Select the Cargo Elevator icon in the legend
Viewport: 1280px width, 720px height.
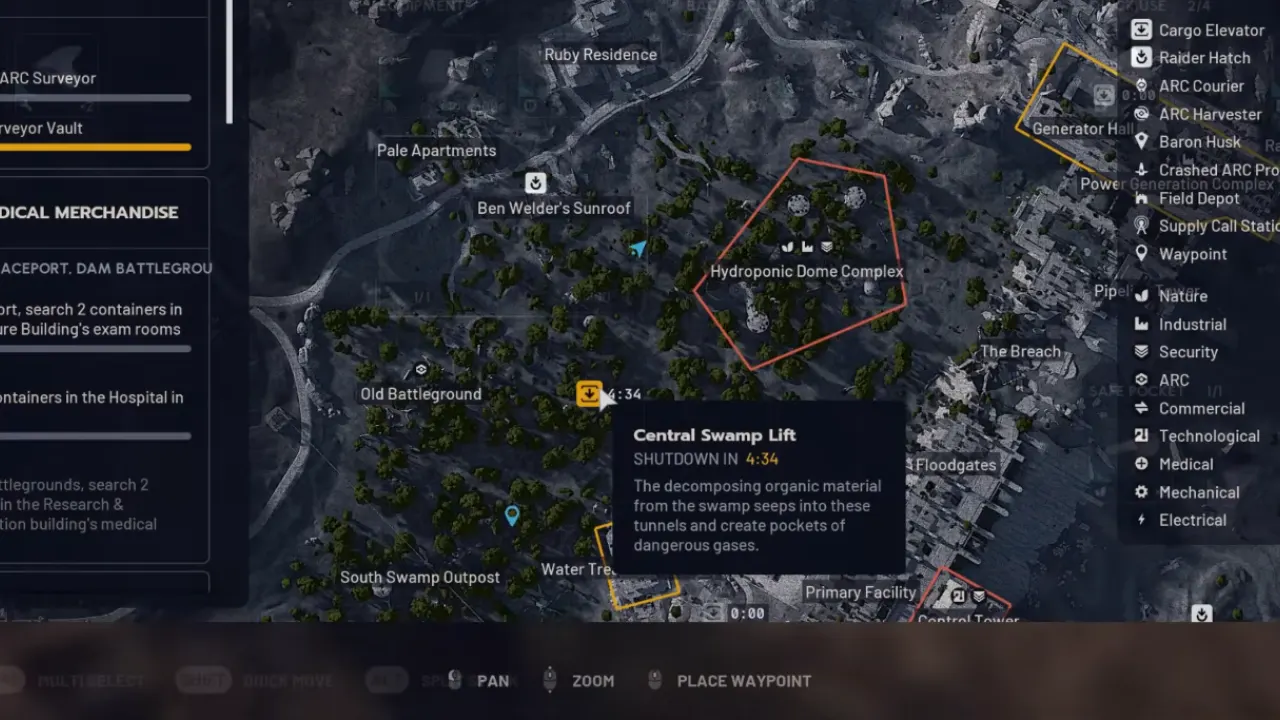1141,30
